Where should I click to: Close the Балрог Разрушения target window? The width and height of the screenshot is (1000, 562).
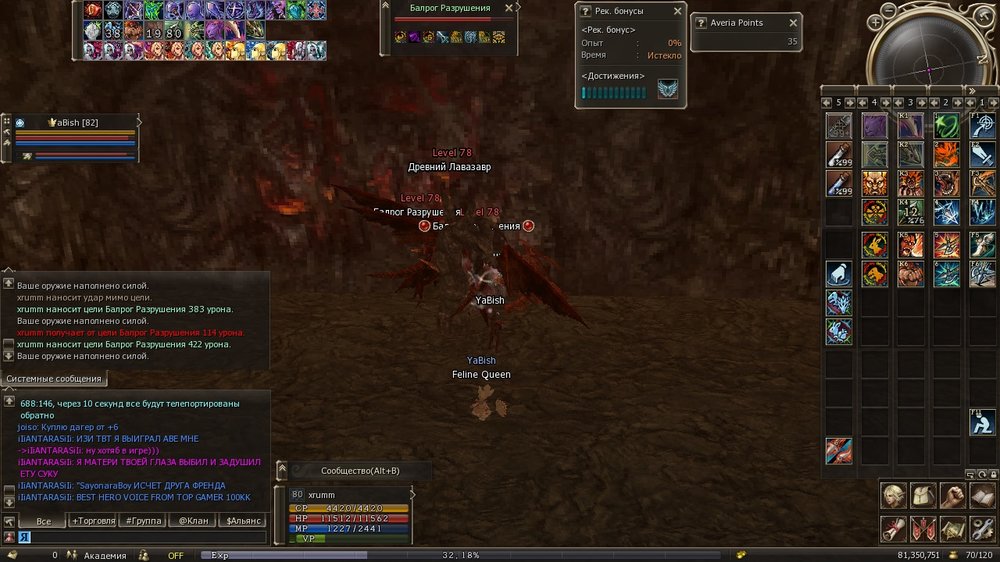pos(508,8)
